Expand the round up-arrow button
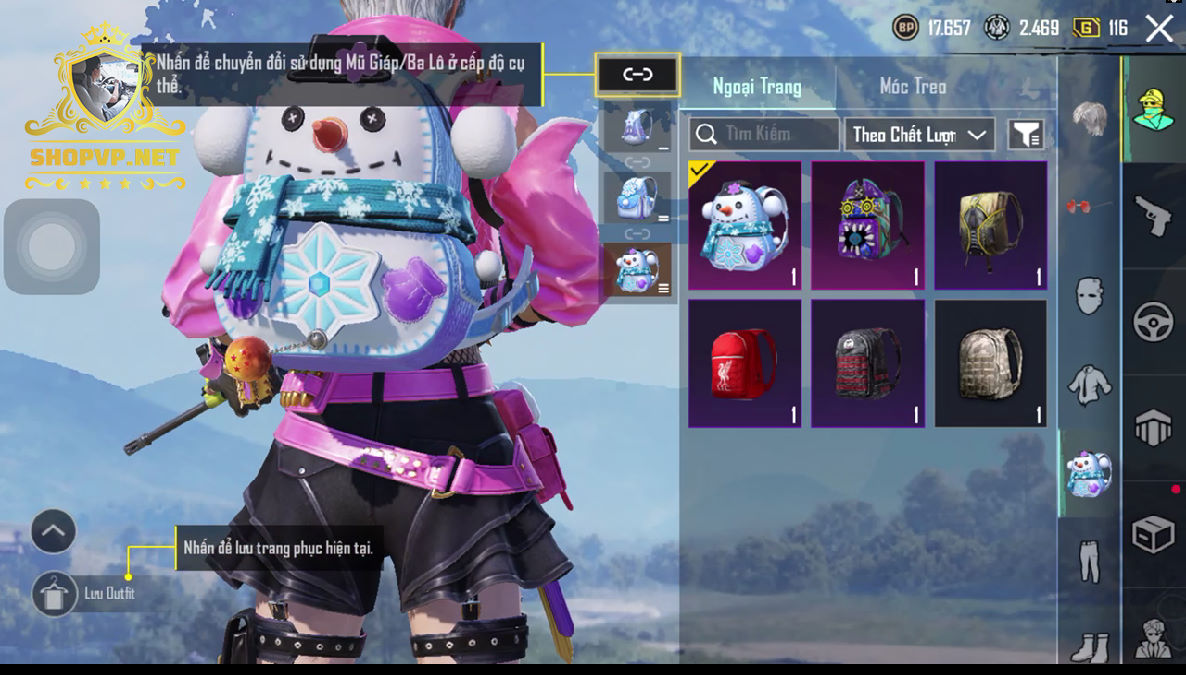 pos(53,532)
